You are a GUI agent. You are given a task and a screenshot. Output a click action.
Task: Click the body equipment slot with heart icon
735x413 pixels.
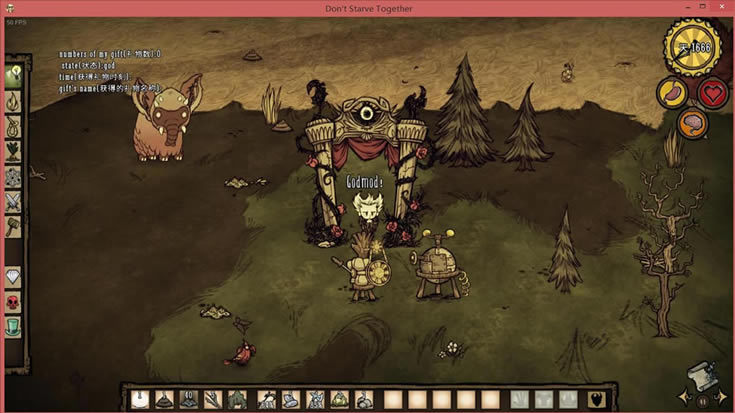(x=596, y=399)
